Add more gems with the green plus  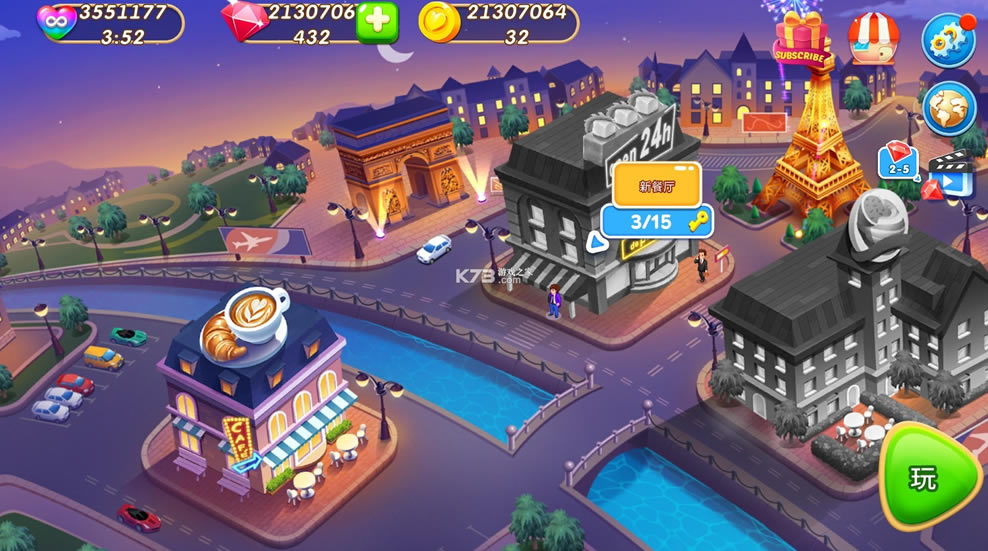click(377, 22)
